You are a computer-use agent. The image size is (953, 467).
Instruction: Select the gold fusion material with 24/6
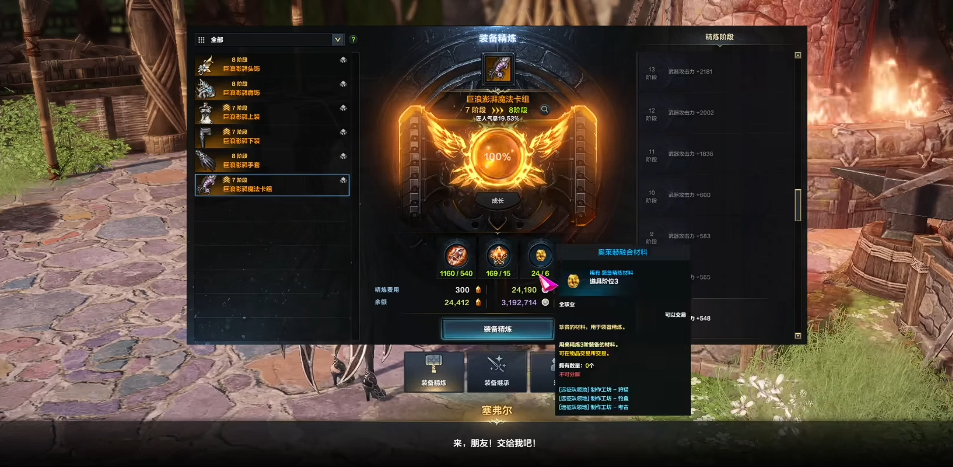pos(541,255)
